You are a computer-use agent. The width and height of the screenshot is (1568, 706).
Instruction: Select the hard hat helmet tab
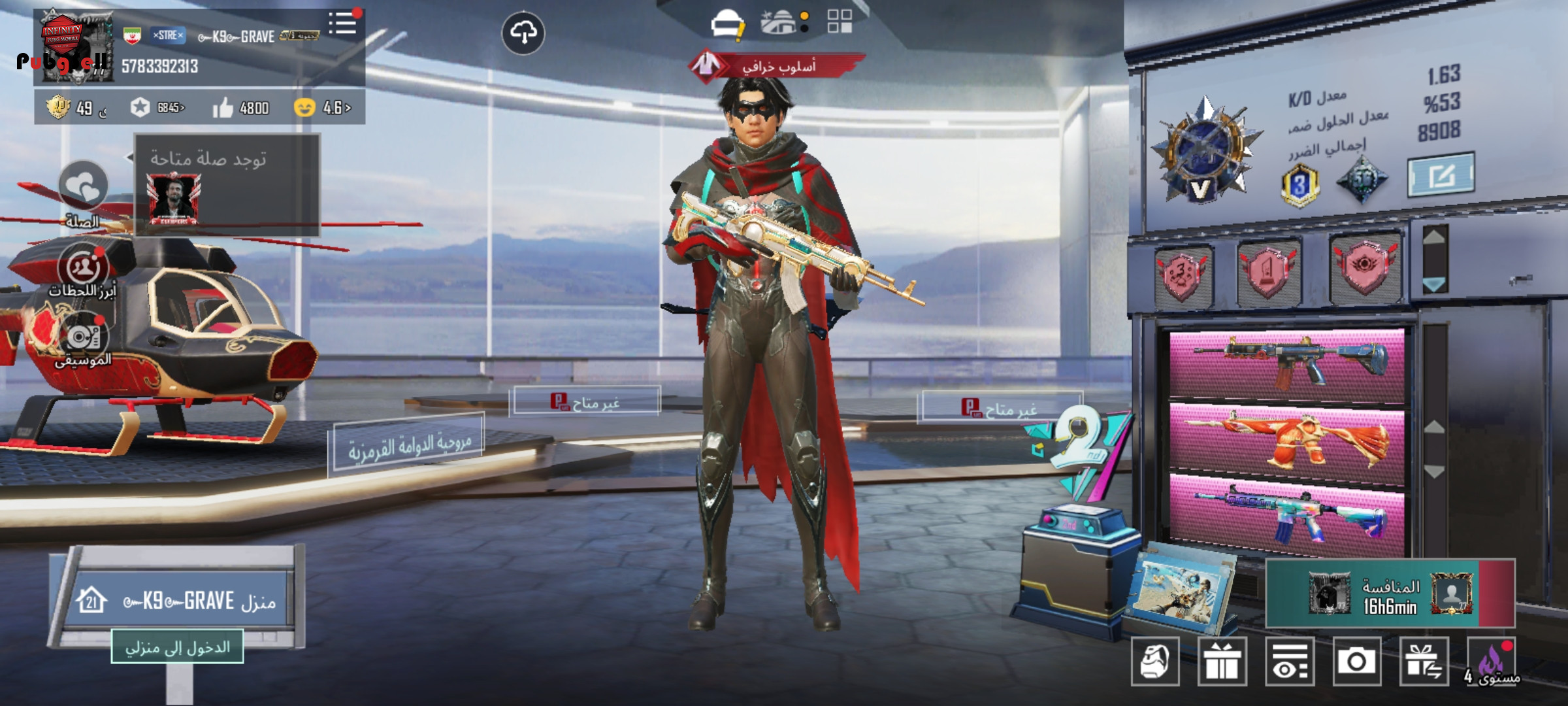727,24
